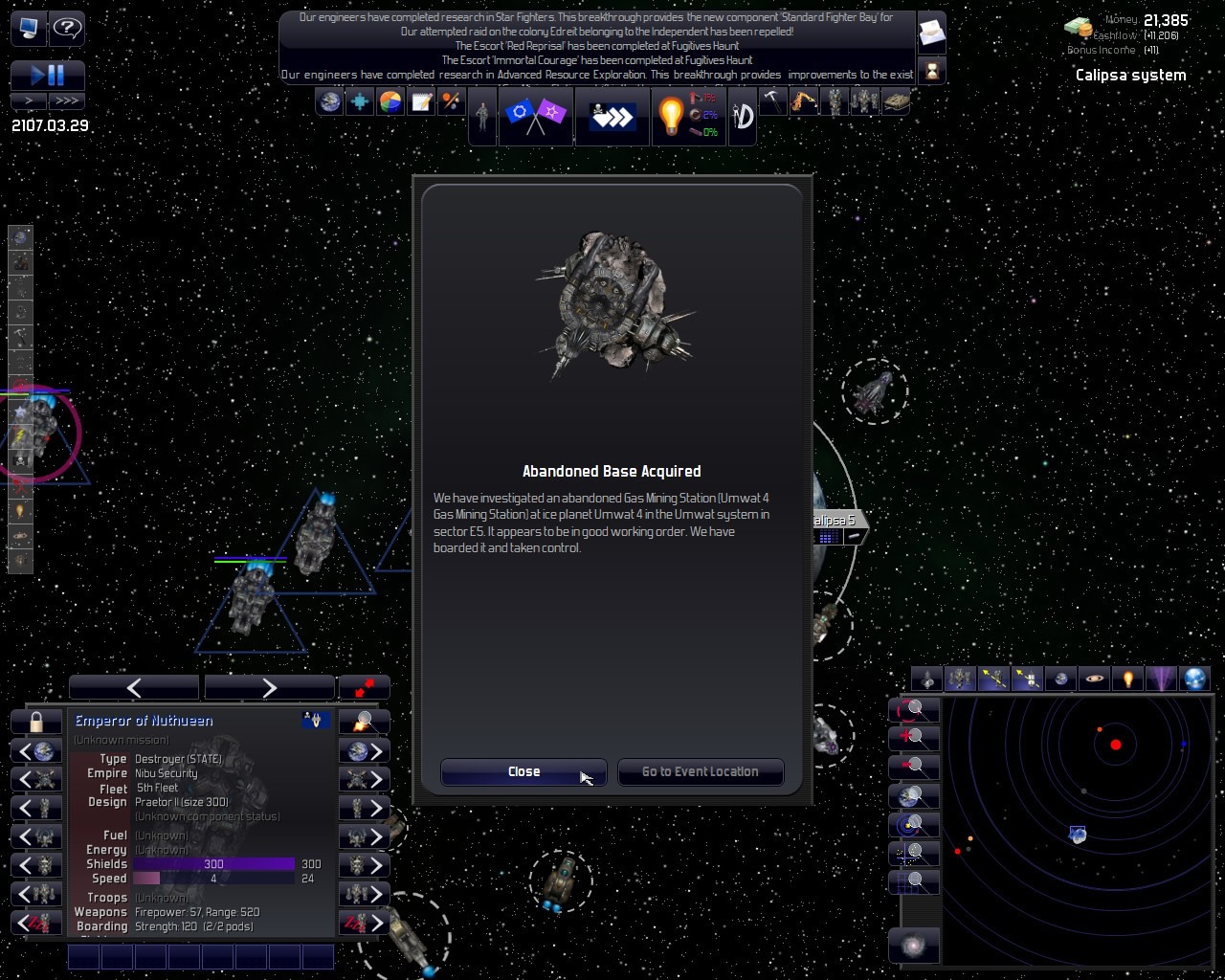Viewport: 1225px width, 980px height.
Task: Open the game menu monitor icon
Action: coord(28,28)
